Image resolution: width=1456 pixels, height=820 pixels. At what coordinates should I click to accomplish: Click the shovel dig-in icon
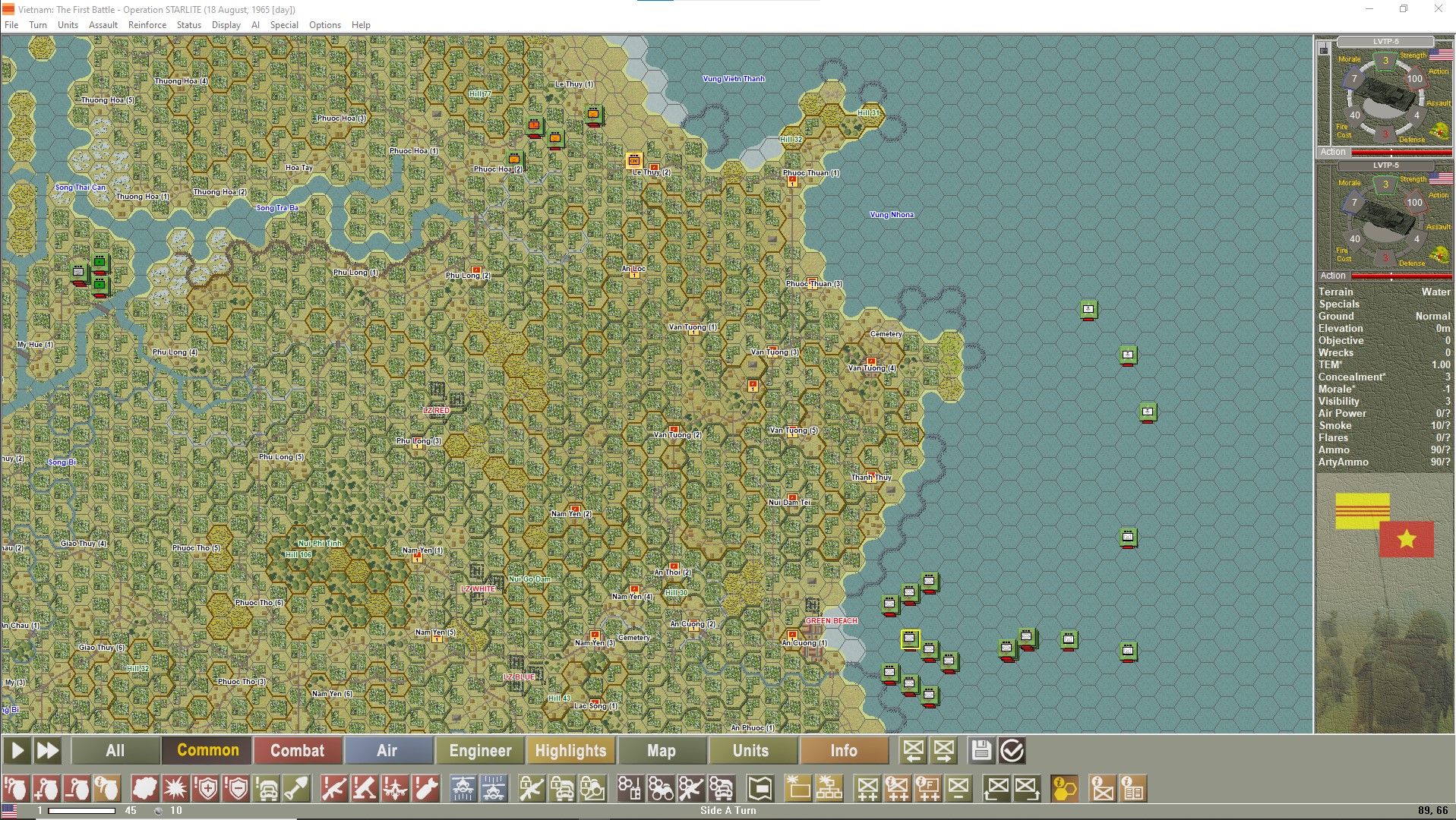point(296,788)
